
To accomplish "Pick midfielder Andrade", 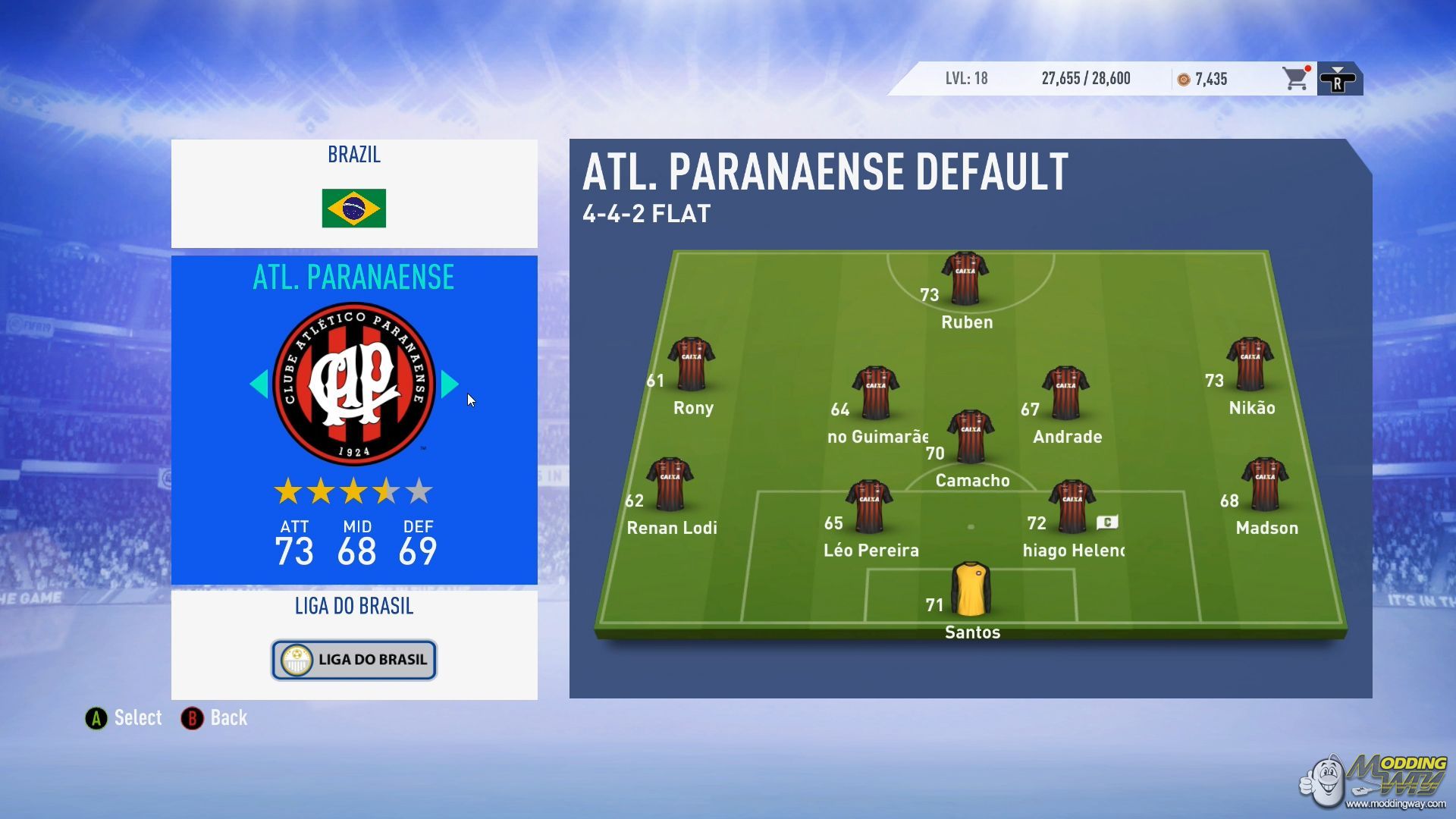I will (1065, 393).
